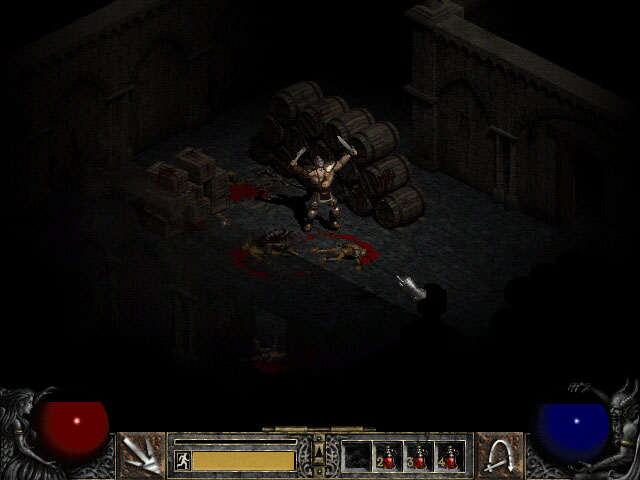The image size is (640, 480).
Task: Open the left mouse skill selector
Action: 141,455
